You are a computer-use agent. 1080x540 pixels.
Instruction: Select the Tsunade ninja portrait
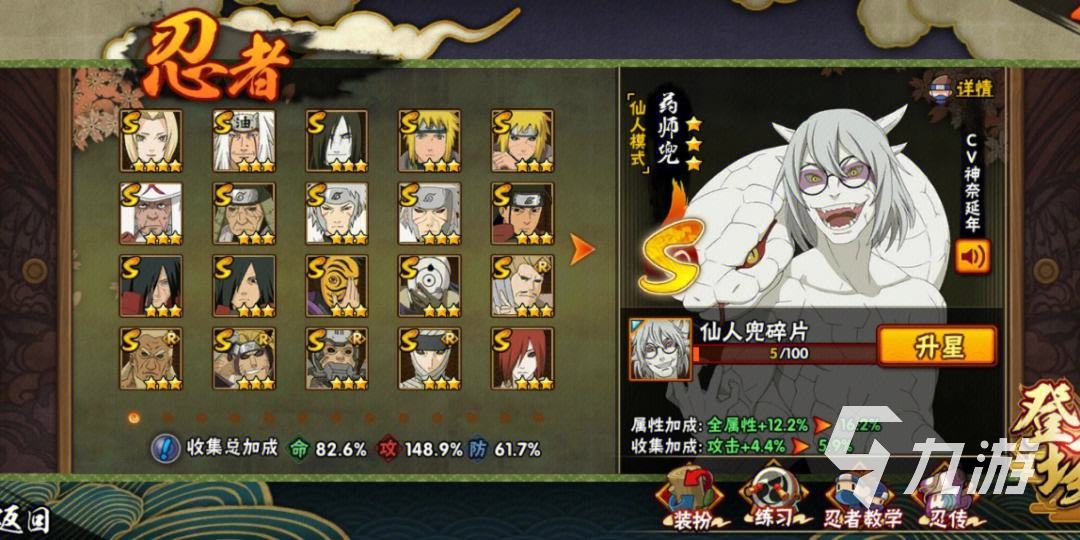150,140
